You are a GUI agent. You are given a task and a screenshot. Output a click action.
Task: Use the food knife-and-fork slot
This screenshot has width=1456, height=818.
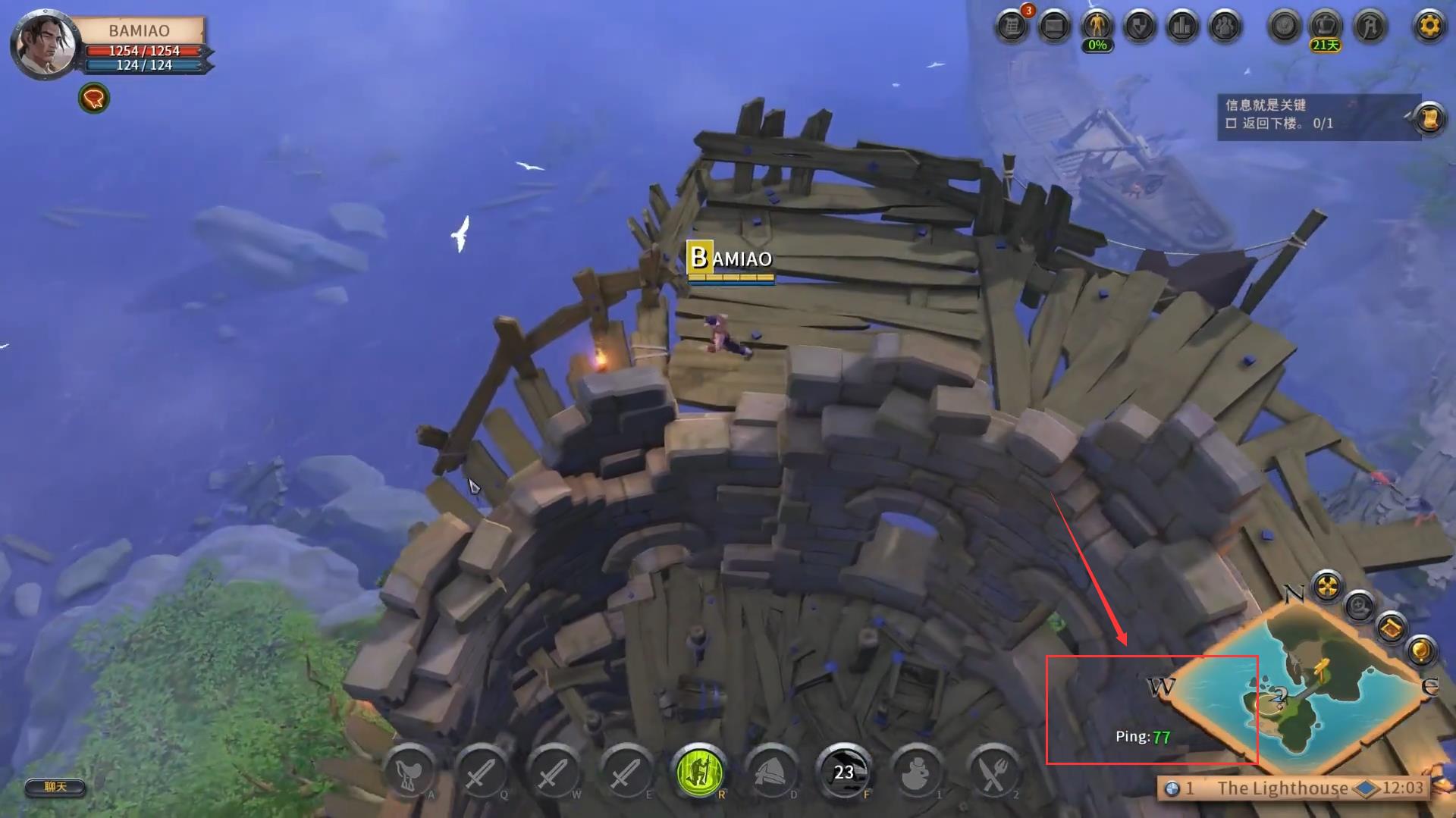pos(993,772)
